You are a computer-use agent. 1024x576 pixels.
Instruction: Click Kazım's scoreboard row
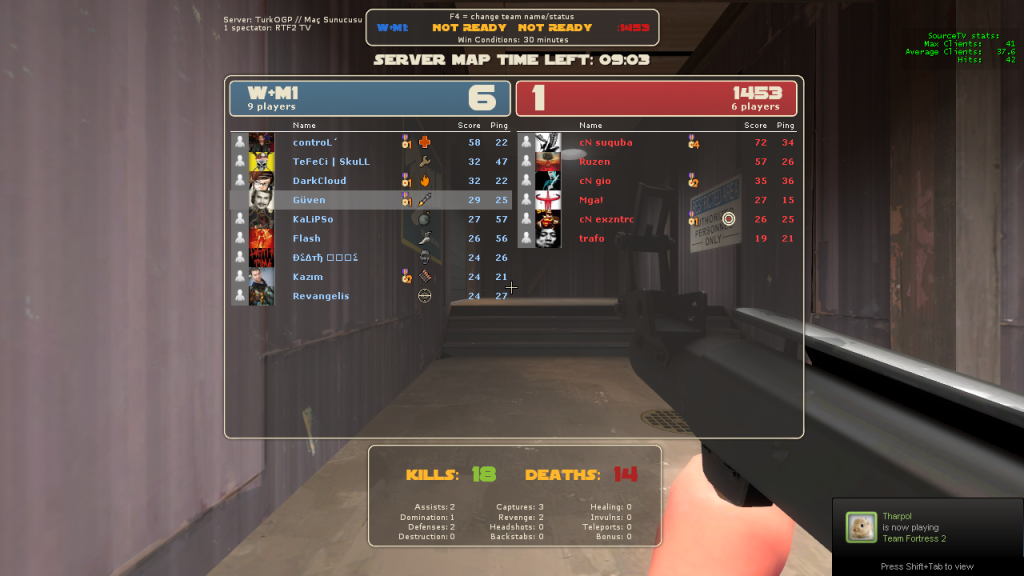(x=308, y=277)
